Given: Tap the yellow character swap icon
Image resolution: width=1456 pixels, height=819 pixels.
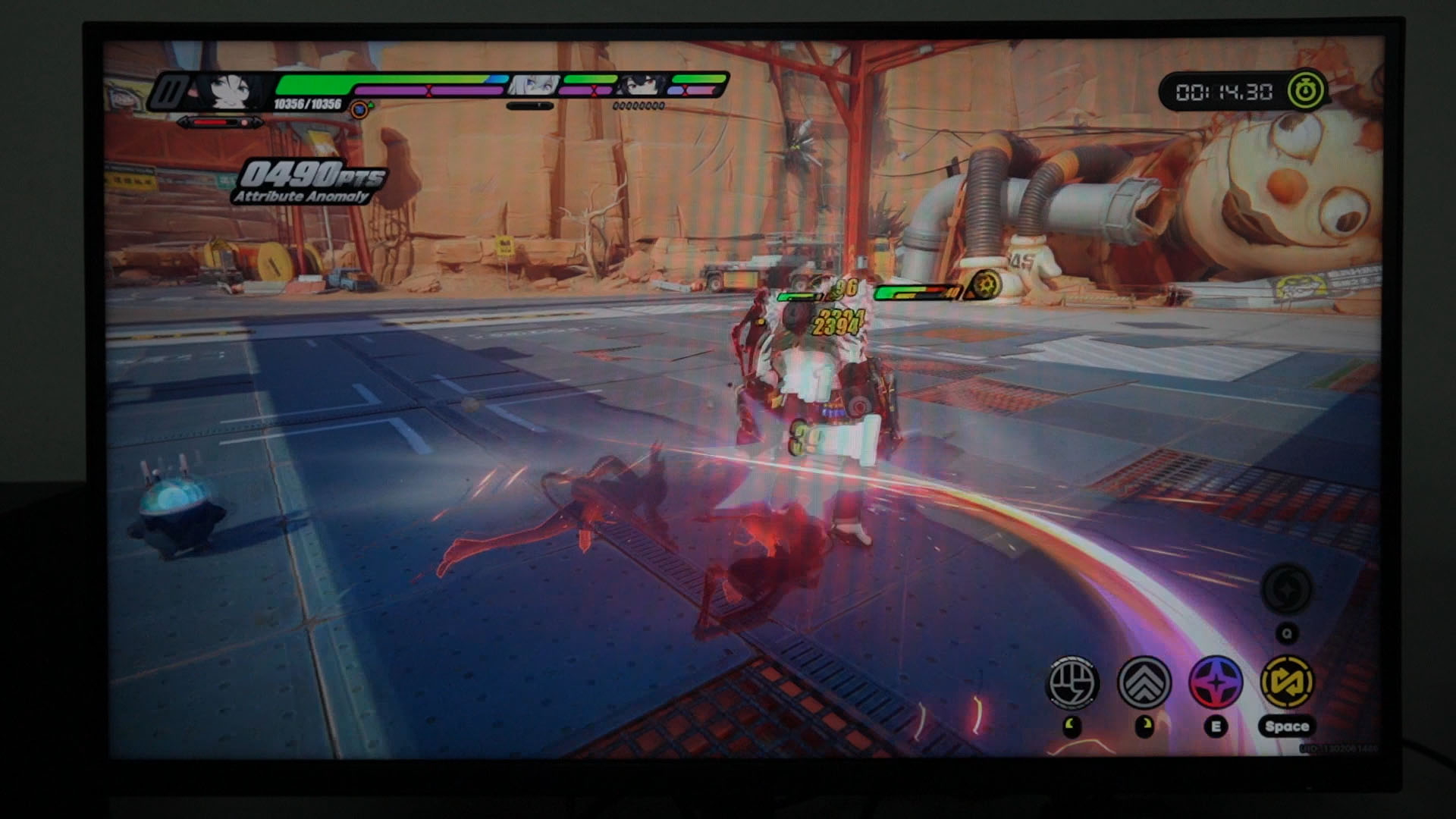Looking at the screenshot, I should pyautogui.click(x=1287, y=682).
